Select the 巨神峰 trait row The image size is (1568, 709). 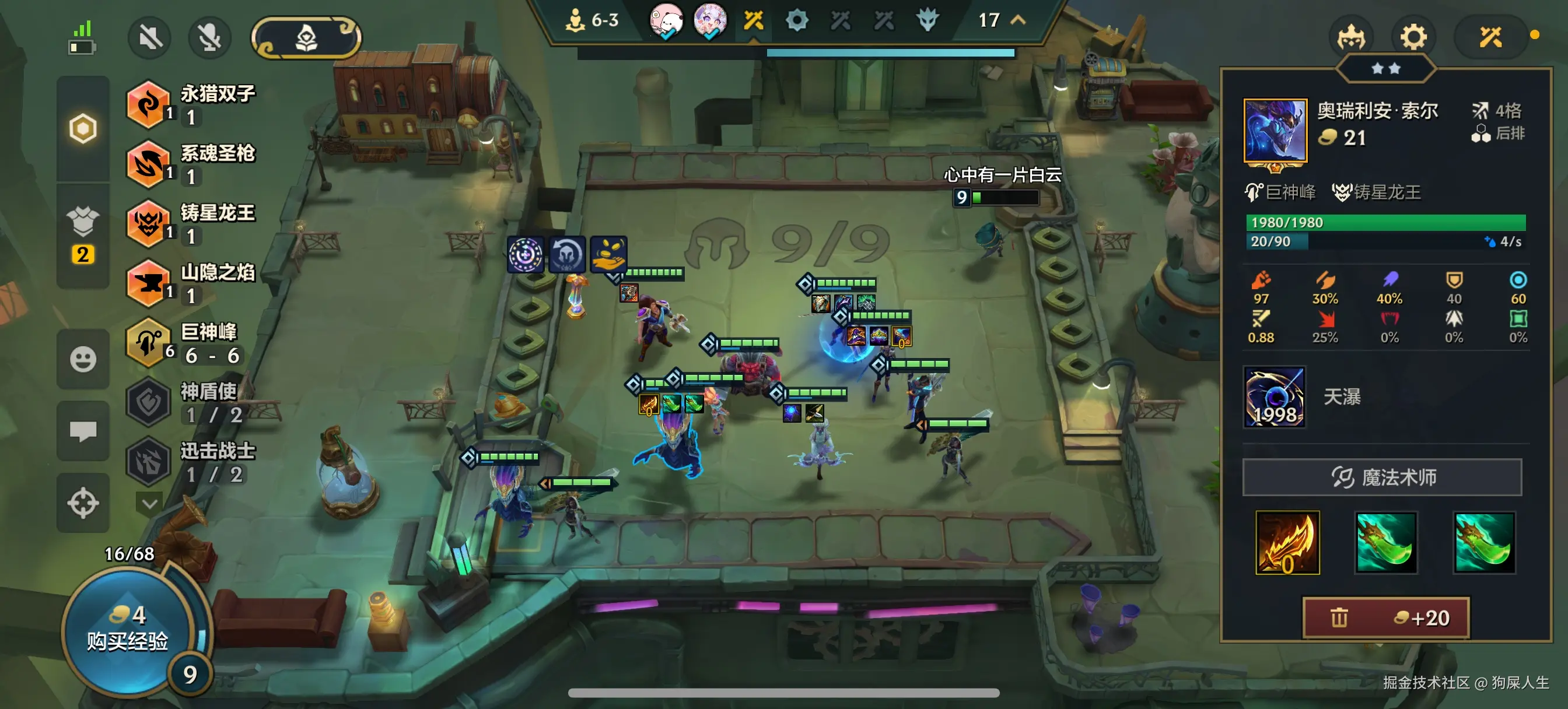click(188, 343)
